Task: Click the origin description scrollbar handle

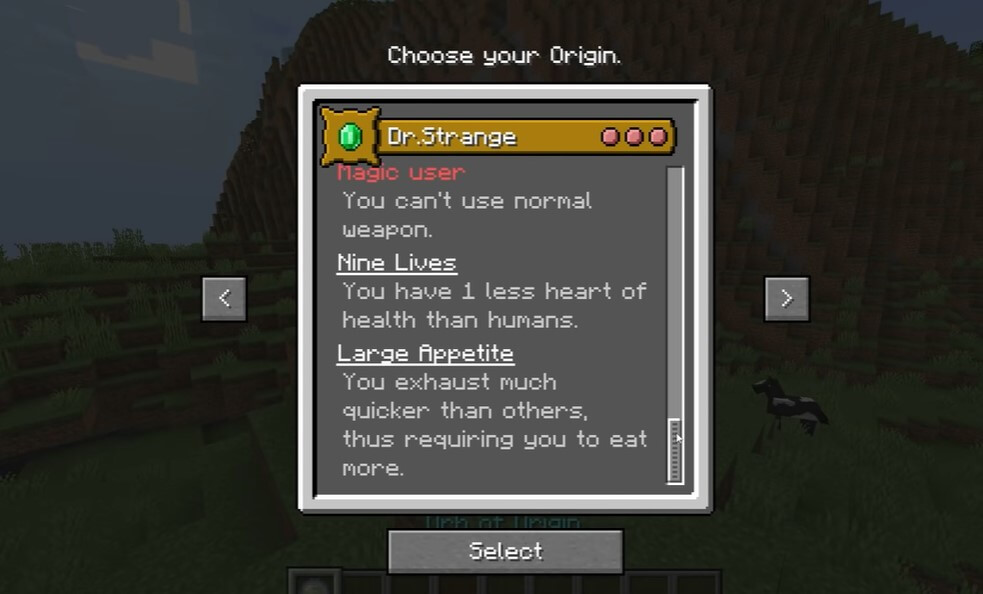Action: coord(675,450)
